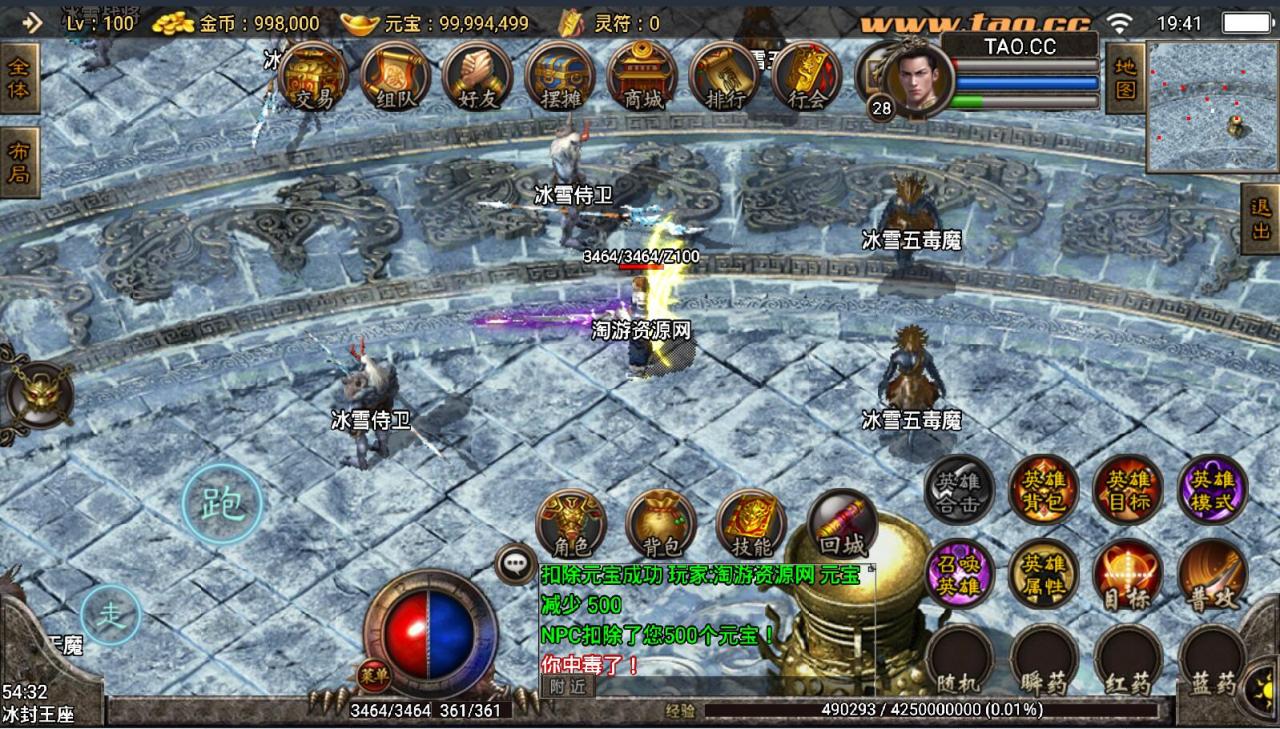Open the 组队 team menu
The width and height of the screenshot is (1280, 729).
(x=395, y=77)
